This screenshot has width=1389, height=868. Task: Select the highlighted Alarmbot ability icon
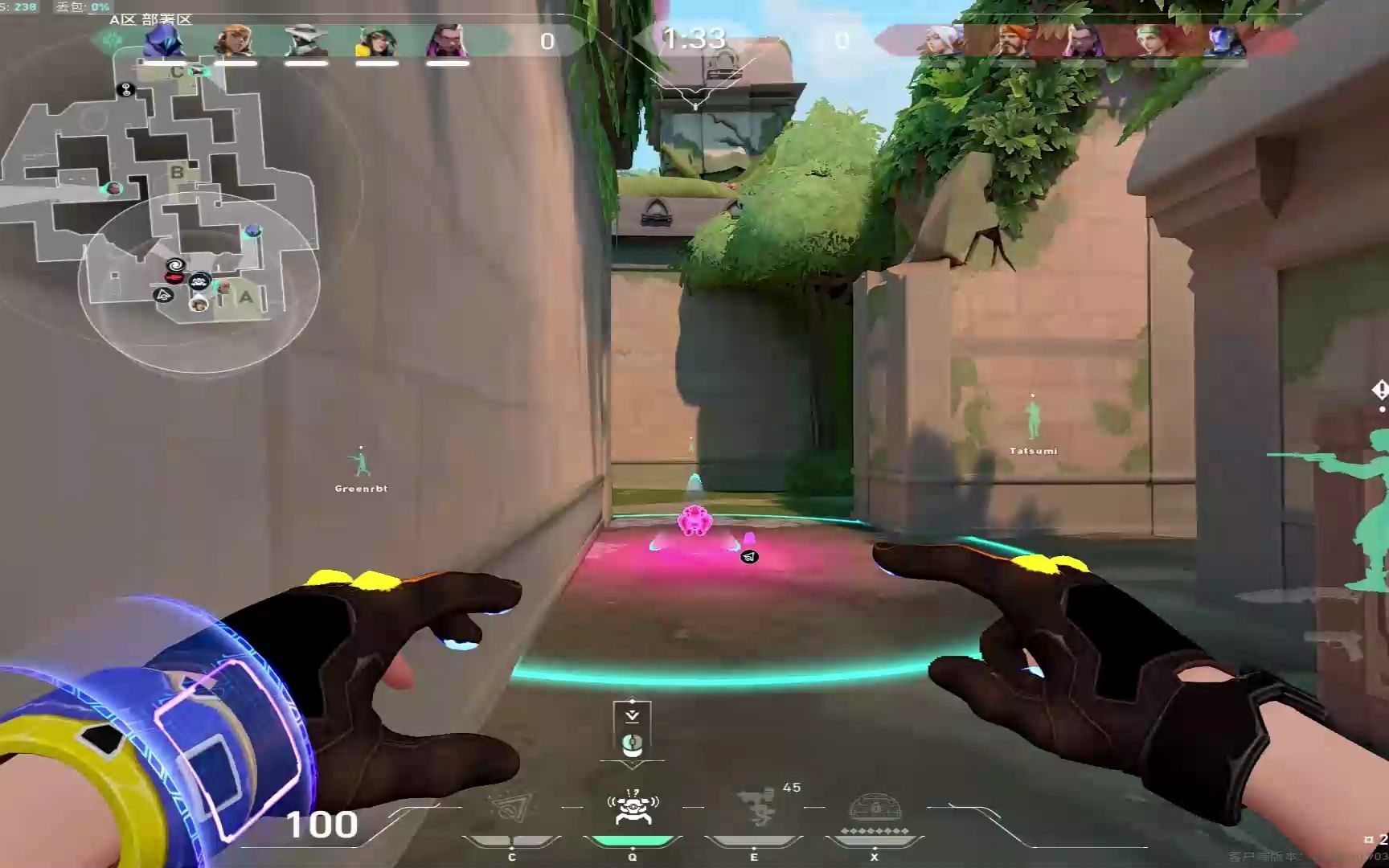click(633, 808)
